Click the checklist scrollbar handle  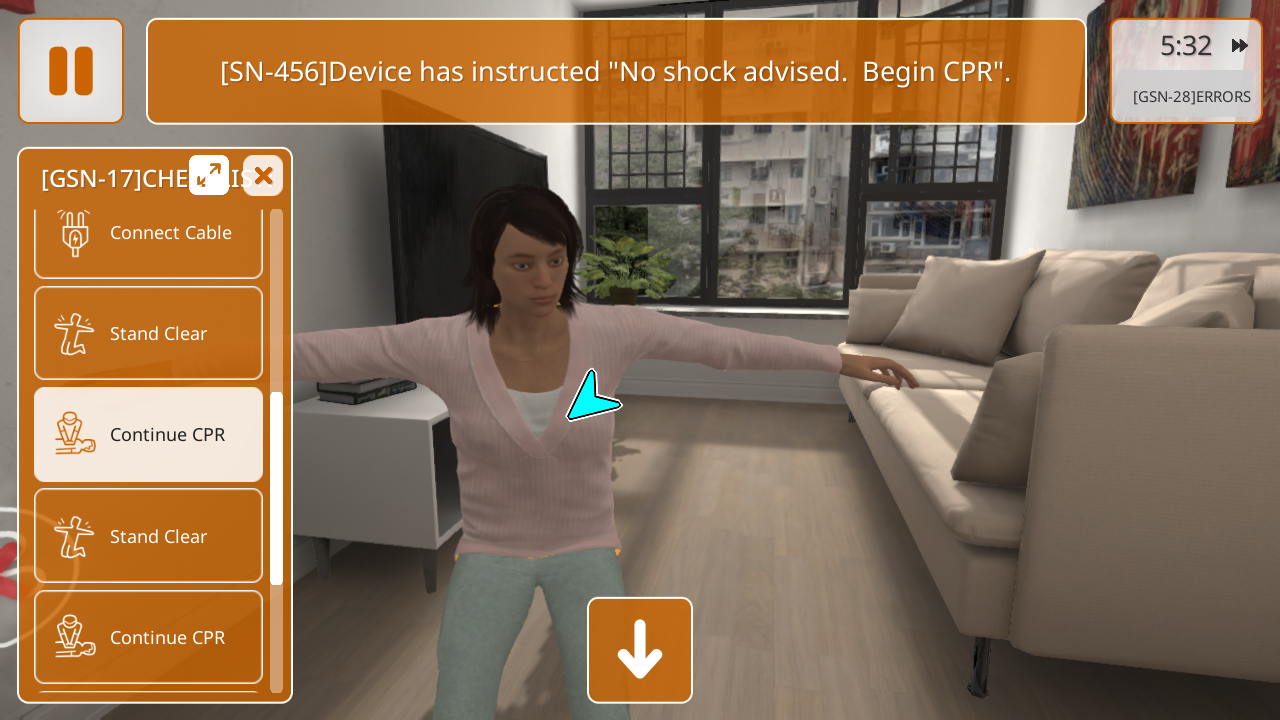click(277, 488)
